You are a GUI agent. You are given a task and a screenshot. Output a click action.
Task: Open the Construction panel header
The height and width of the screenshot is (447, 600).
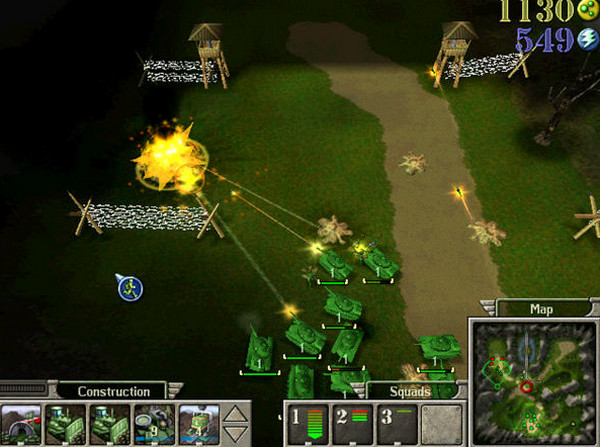[113, 391]
